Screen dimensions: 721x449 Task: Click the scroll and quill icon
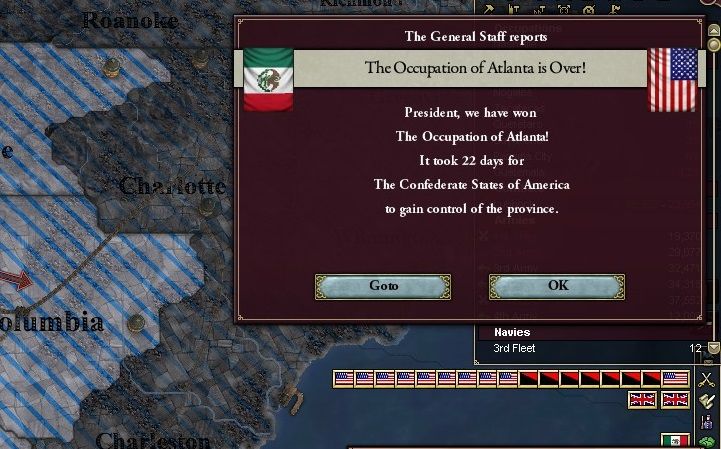tap(707, 400)
